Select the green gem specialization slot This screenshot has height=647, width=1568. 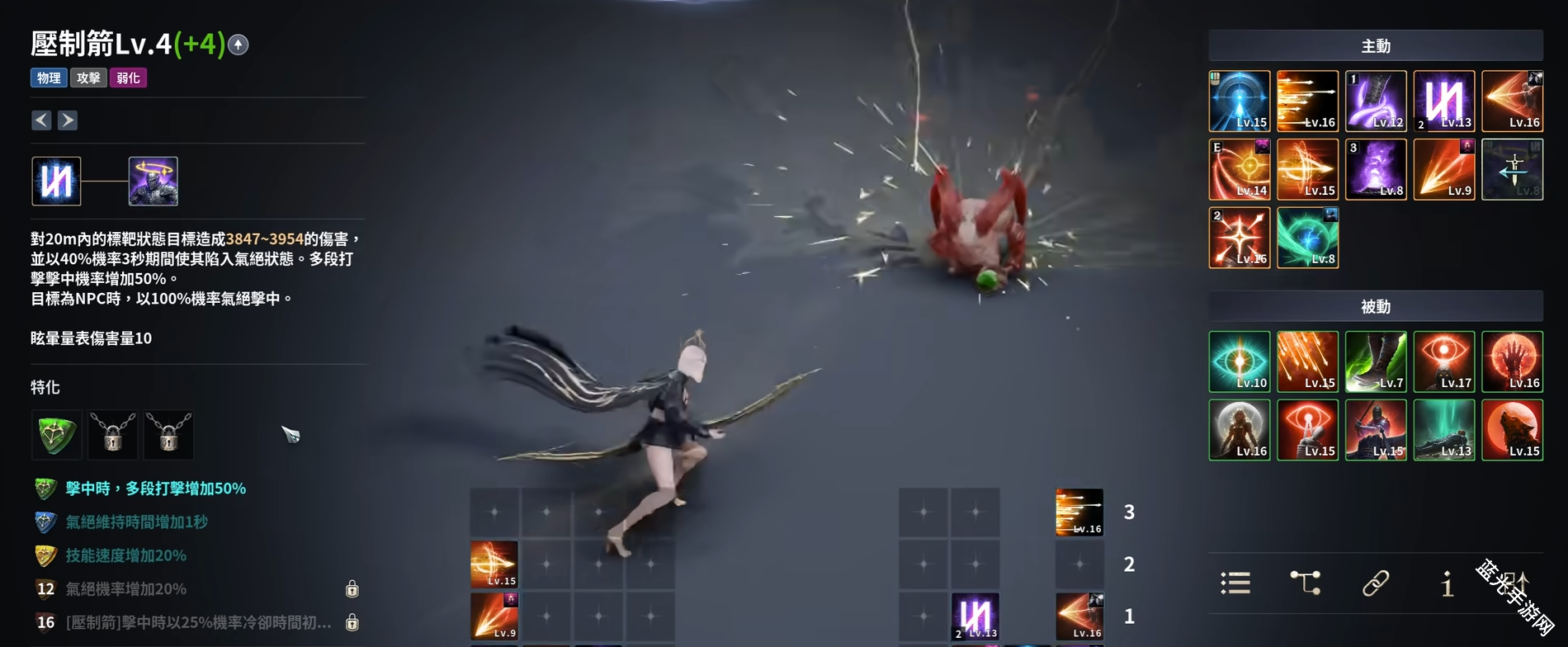pyautogui.click(x=56, y=434)
